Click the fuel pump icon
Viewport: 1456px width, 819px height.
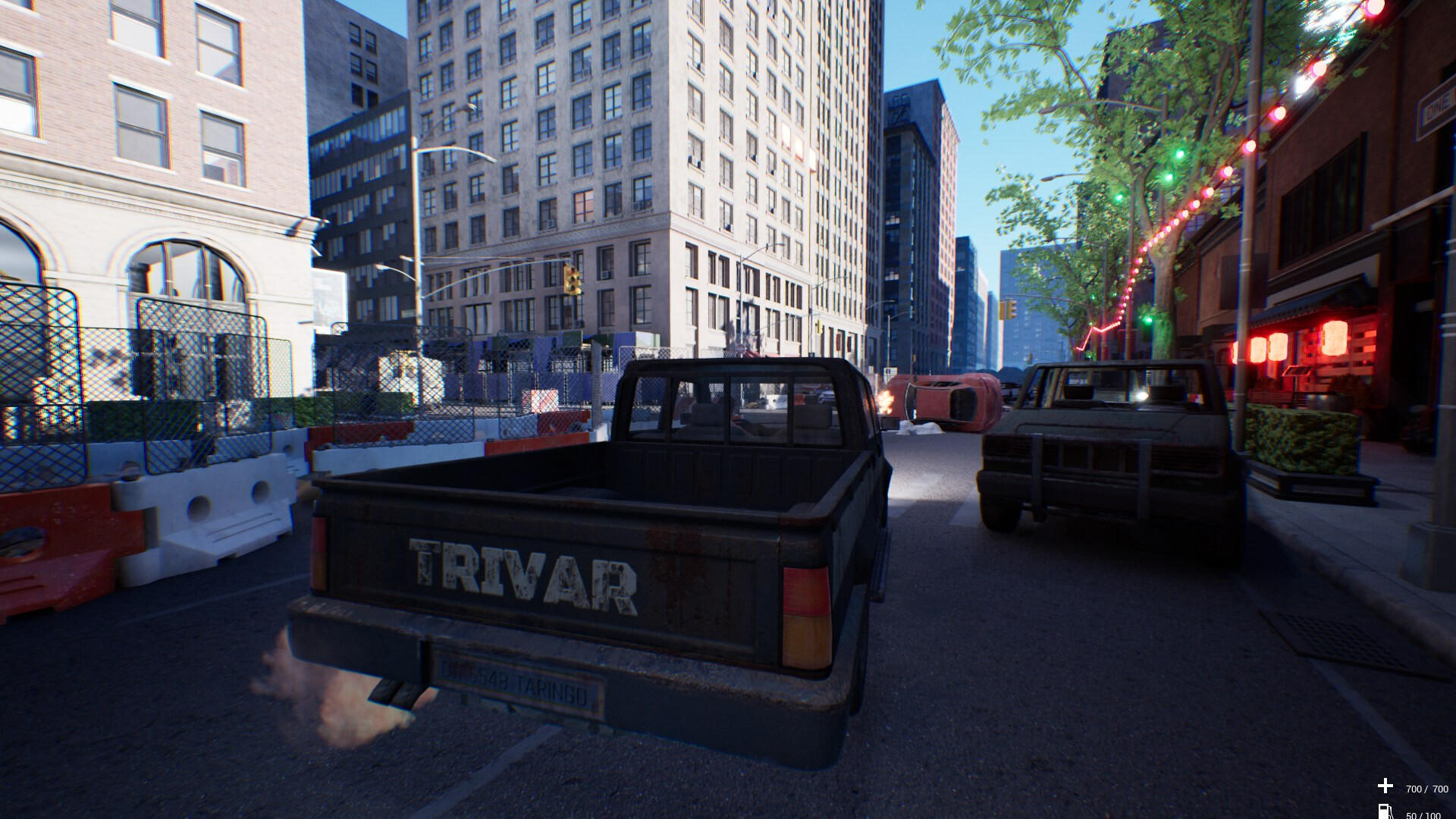click(x=1385, y=812)
